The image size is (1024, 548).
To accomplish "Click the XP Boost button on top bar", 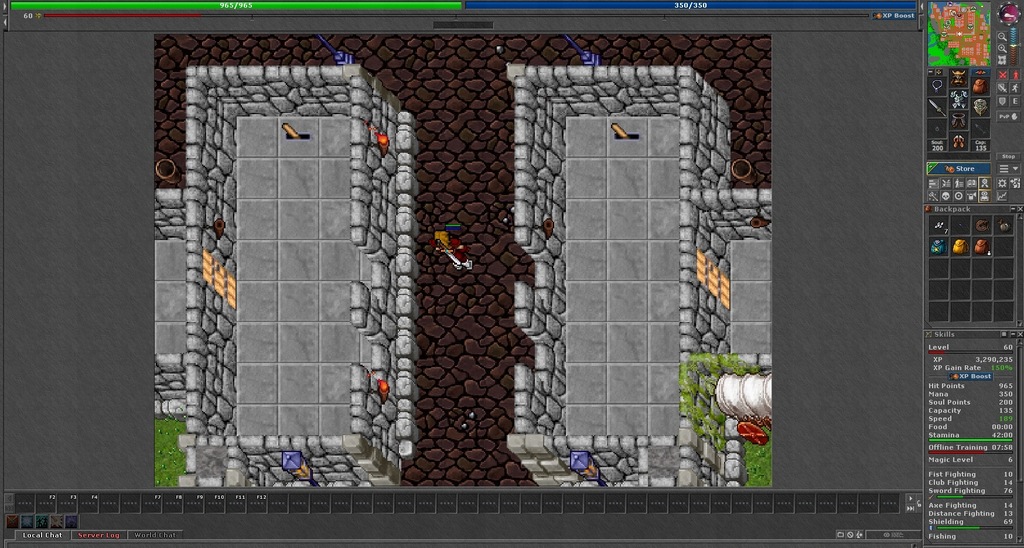I will (x=896, y=16).
